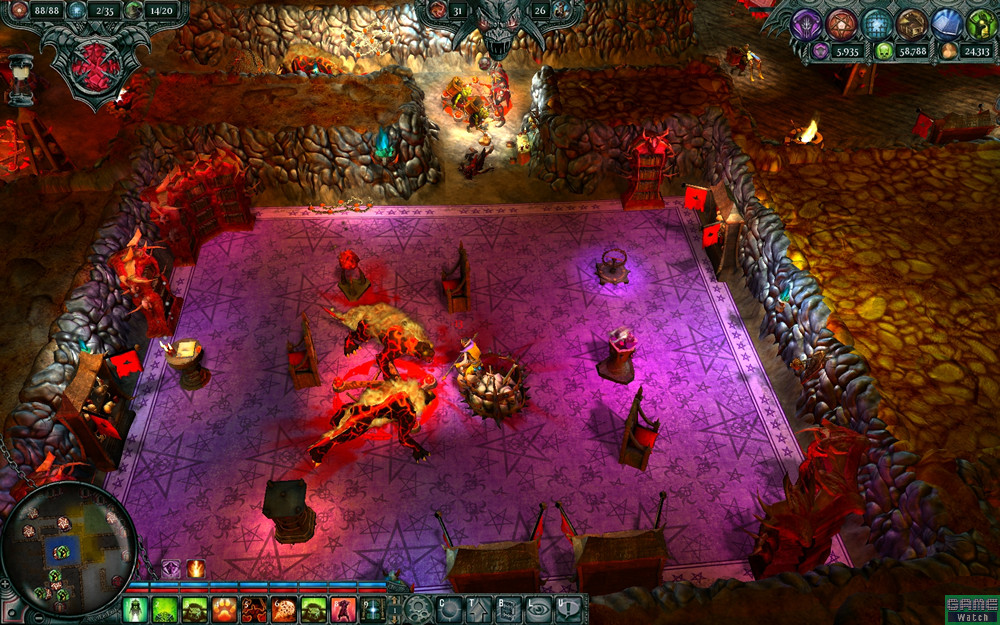Activate the flame buff icon above hotbar
This screenshot has width=1000, height=625.
click(196, 569)
